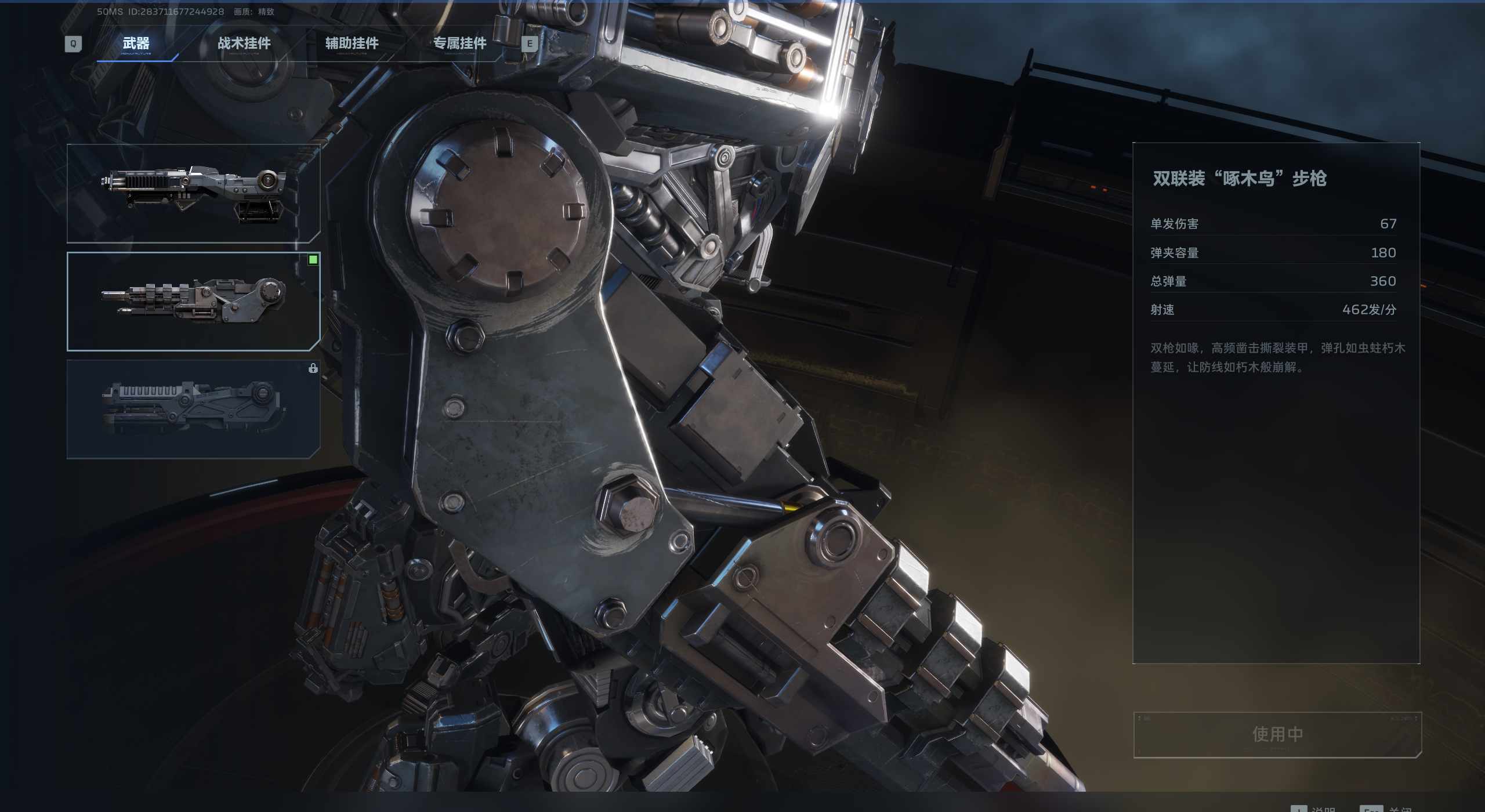Screen dimensions: 1485x812
Task: Open the 战术挂件 tab
Action: [x=244, y=43]
